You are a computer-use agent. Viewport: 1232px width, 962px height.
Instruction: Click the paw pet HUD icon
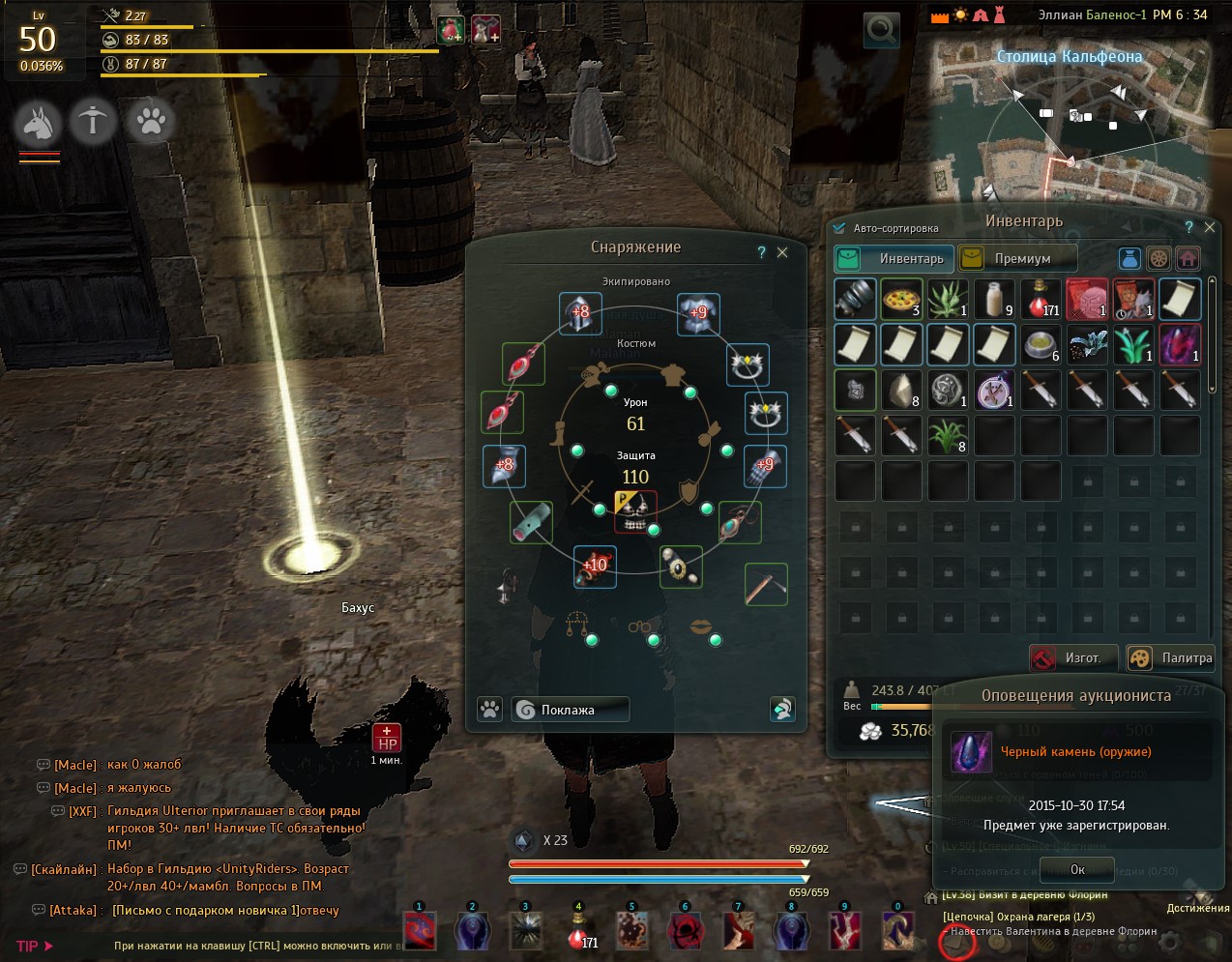[151, 121]
